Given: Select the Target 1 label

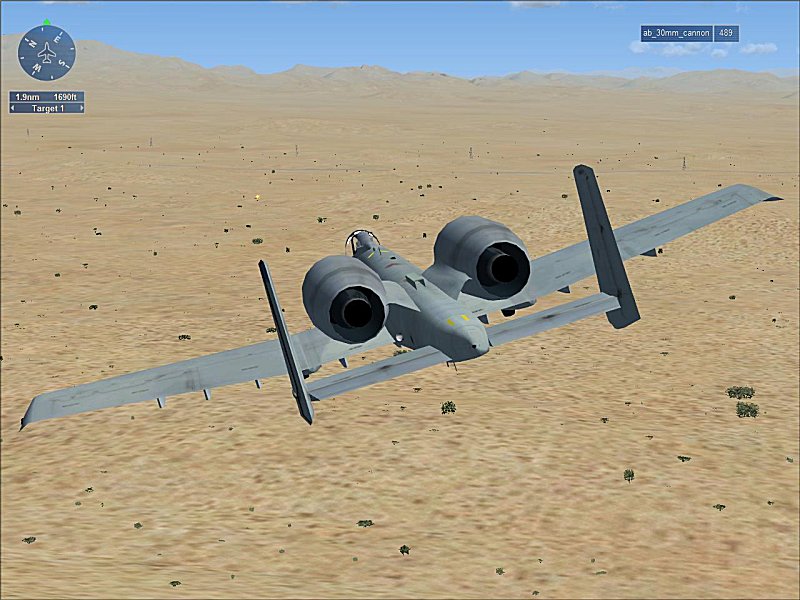Looking at the screenshot, I should 46,108.
